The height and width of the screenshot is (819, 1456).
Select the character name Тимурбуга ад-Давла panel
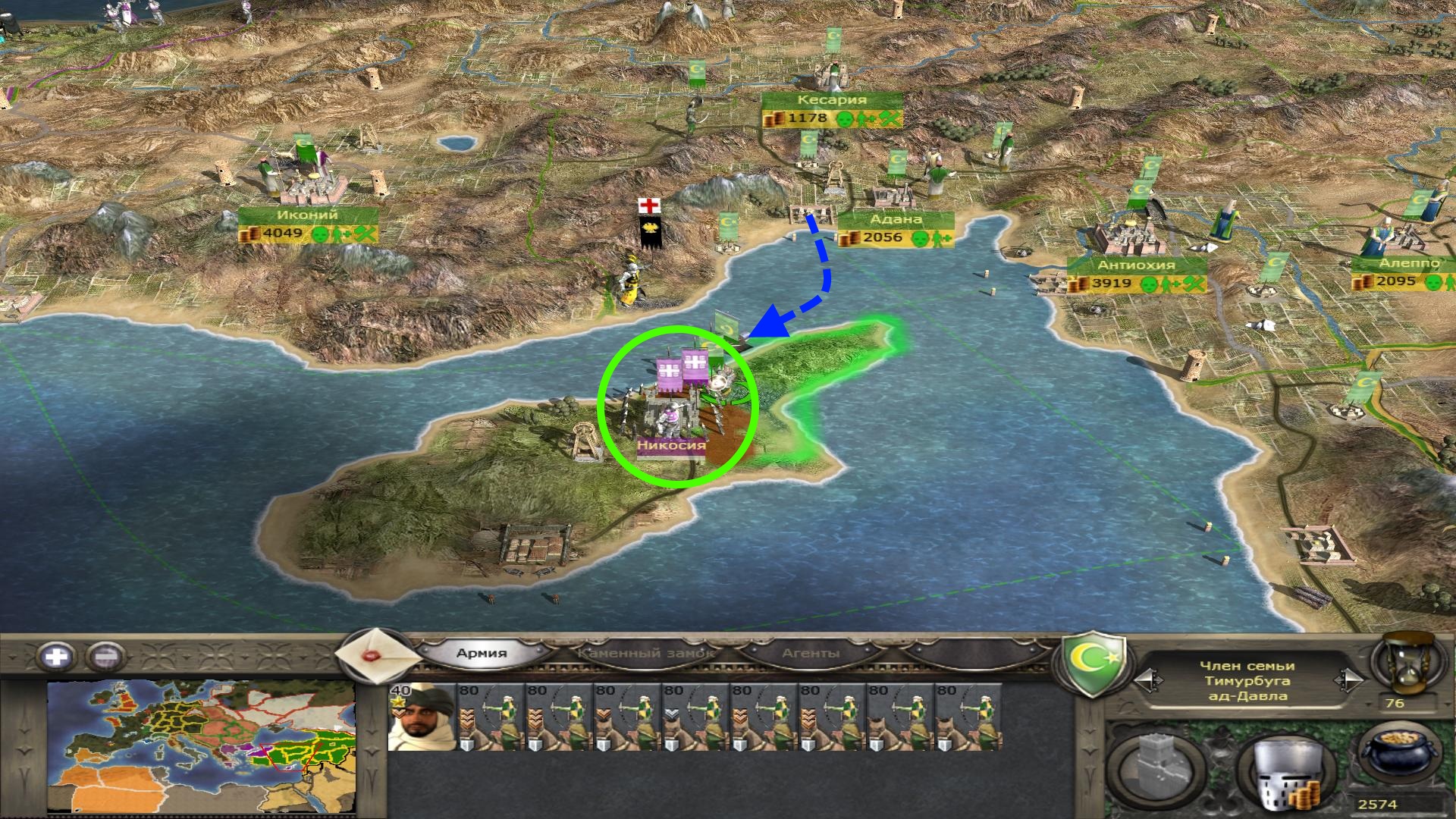point(1247,681)
